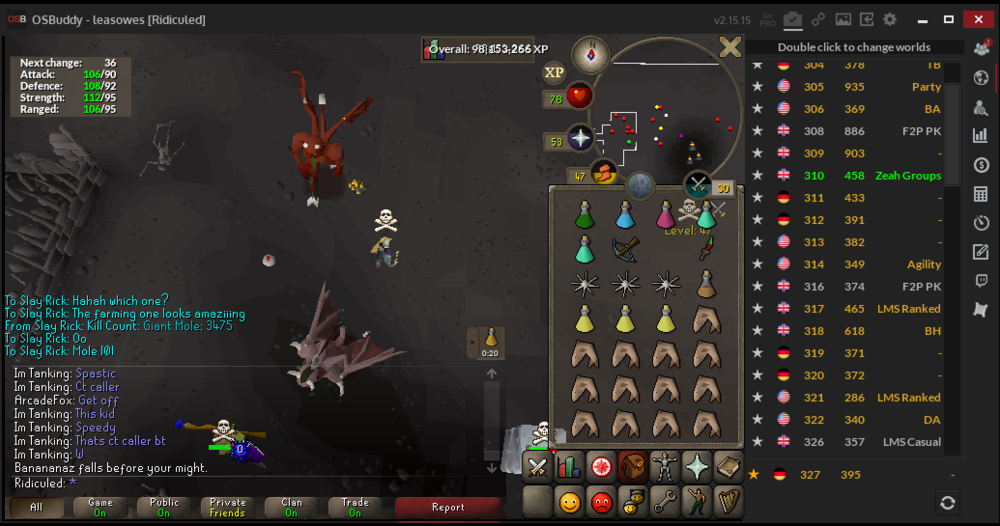Open the Private chat filter
1000x526 pixels.
point(228,507)
